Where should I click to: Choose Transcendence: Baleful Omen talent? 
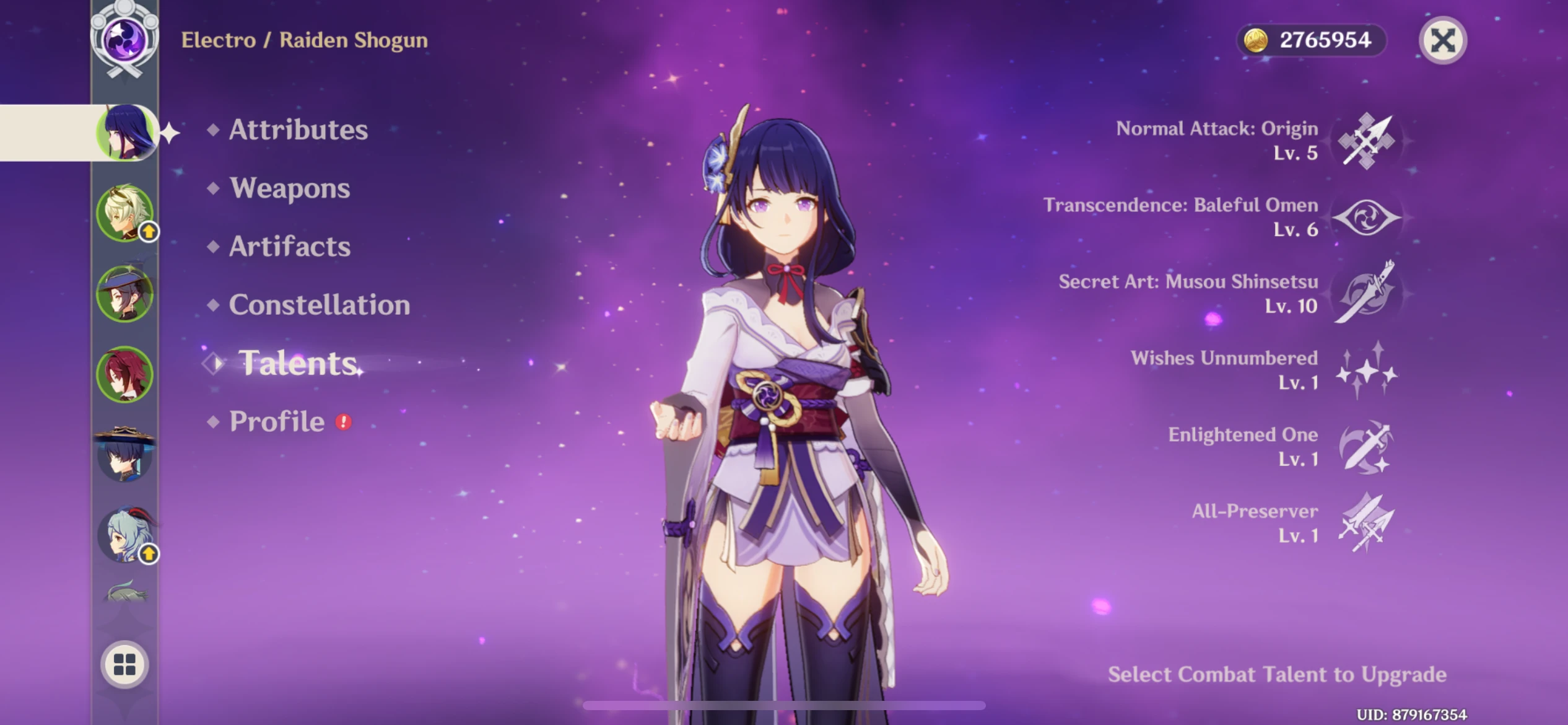point(1365,217)
